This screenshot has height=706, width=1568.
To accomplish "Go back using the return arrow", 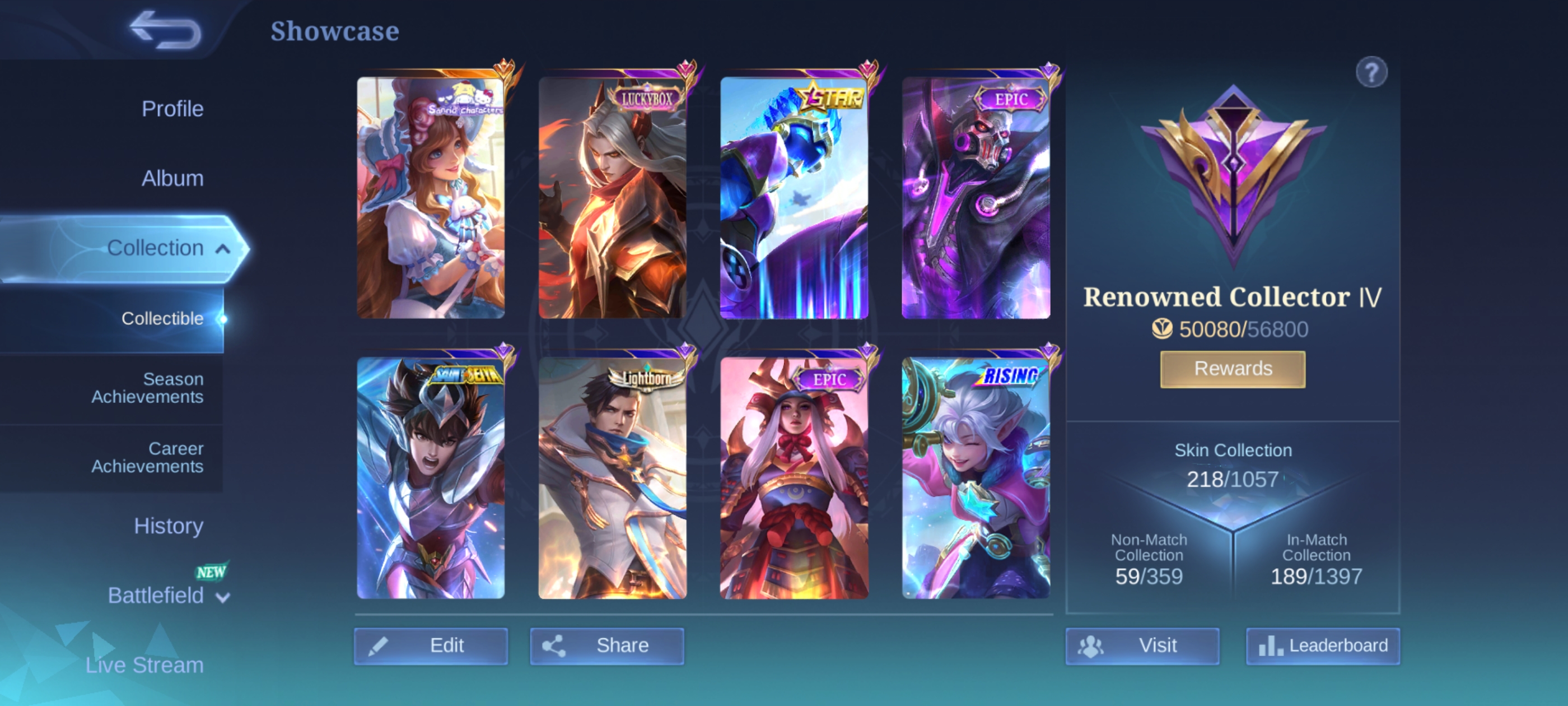I will click(x=166, y=30).
